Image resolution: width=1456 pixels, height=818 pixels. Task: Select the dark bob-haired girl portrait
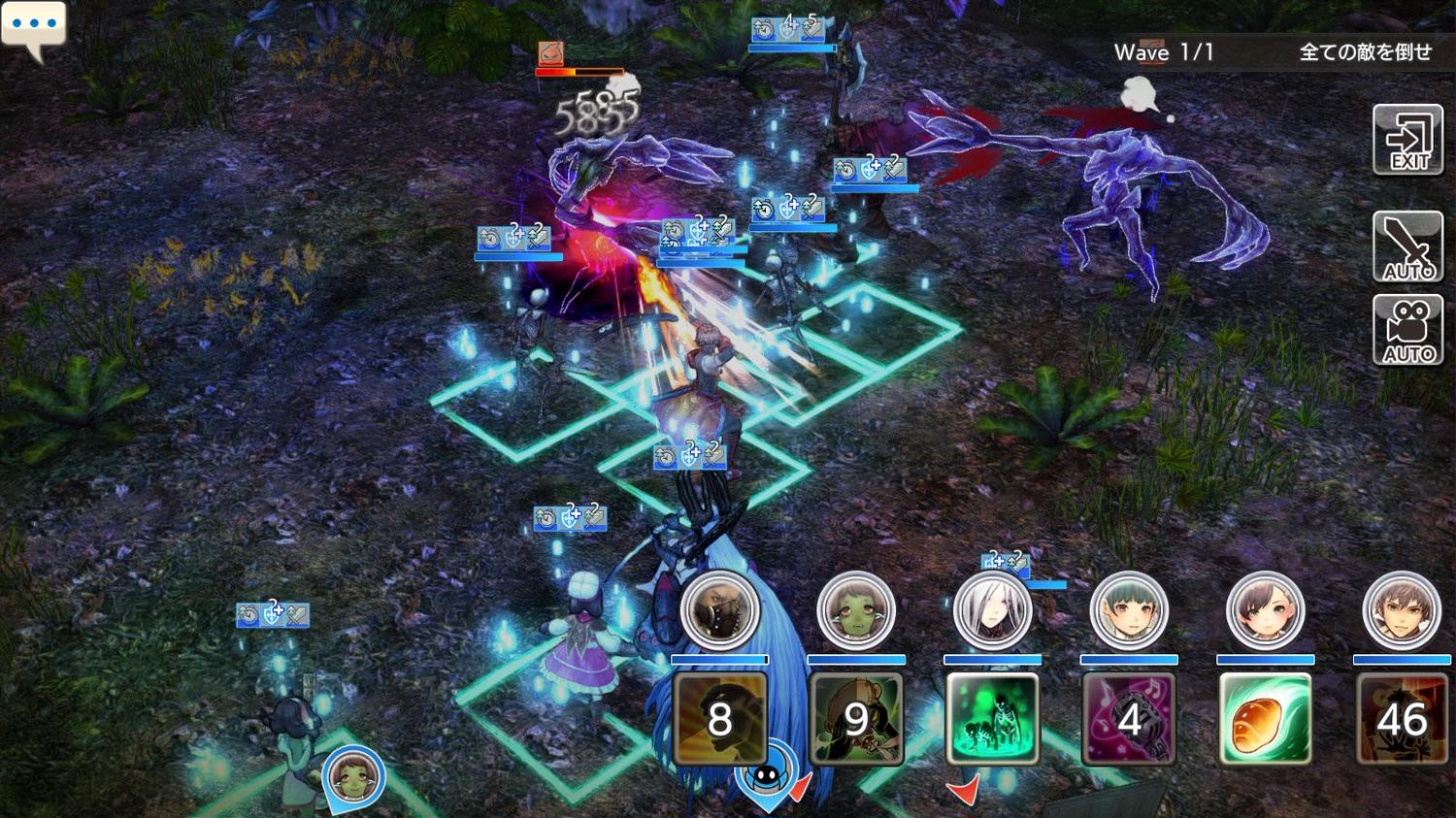click(x=1265, y=611)
